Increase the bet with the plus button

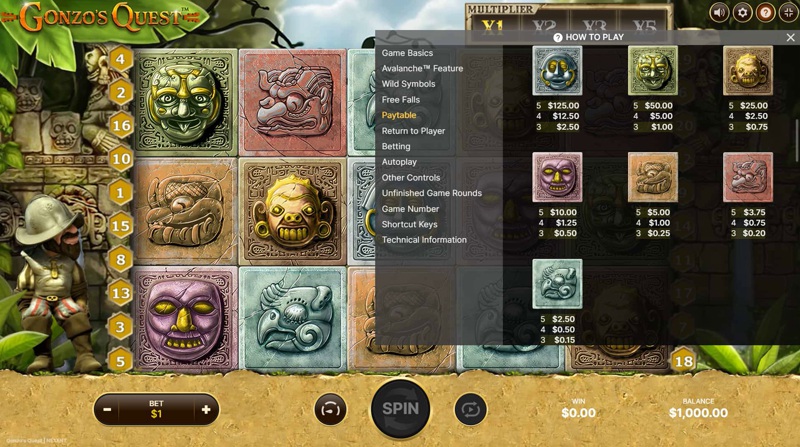click(x=206, y=409)
